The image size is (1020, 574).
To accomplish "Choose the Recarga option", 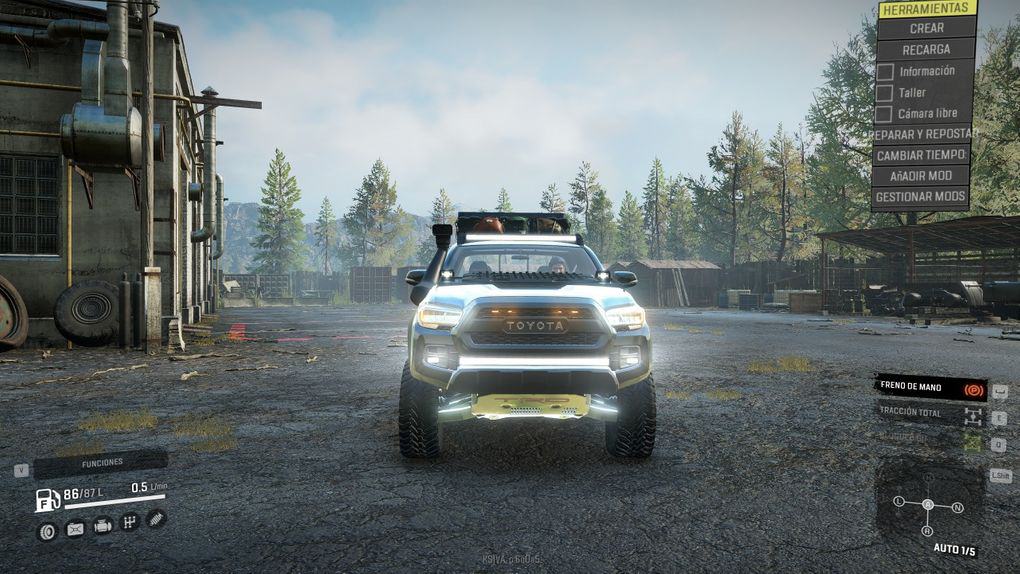I will point(926,49).
